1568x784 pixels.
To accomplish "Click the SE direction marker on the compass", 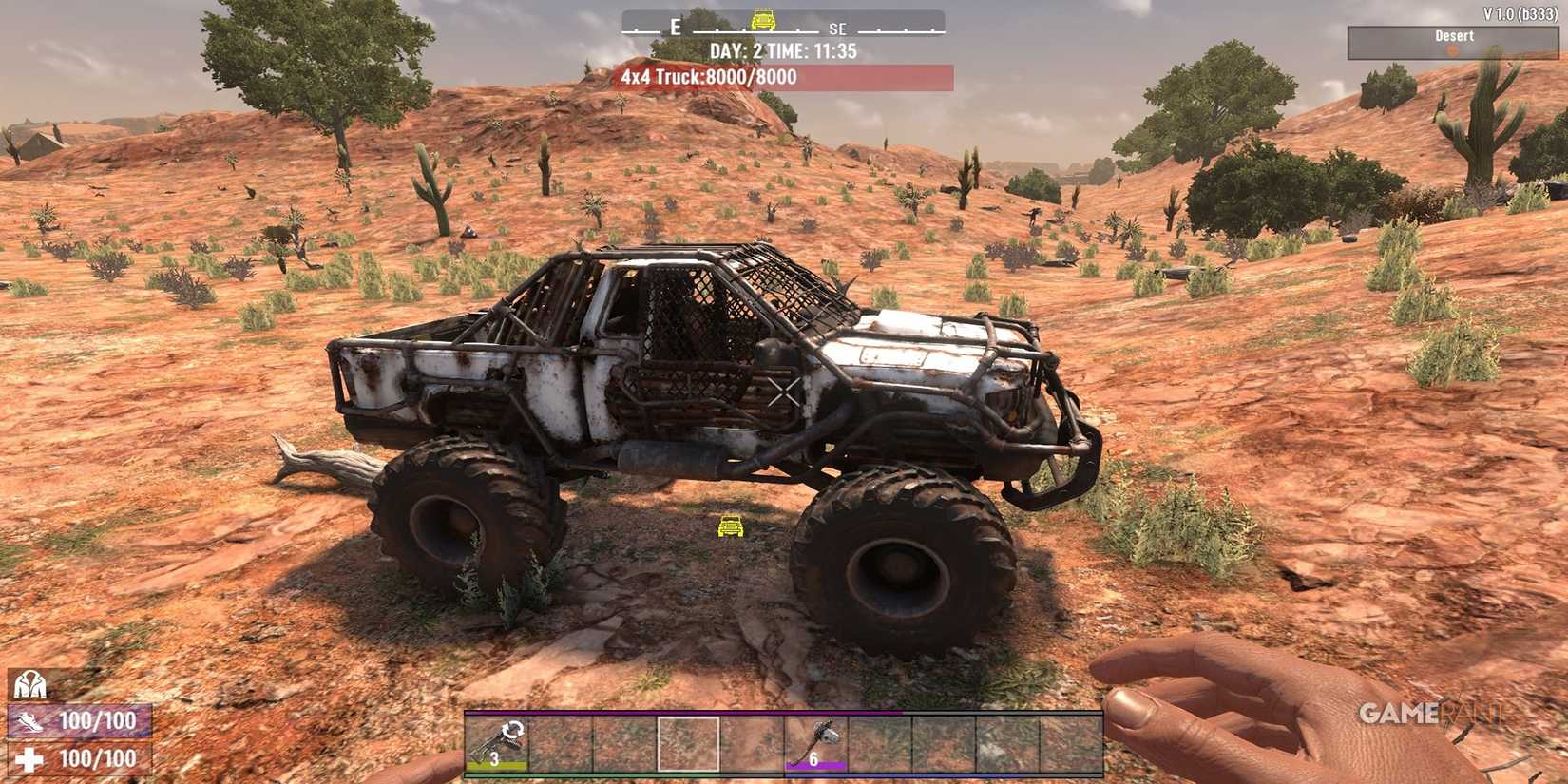I will (x=836, y=29).
